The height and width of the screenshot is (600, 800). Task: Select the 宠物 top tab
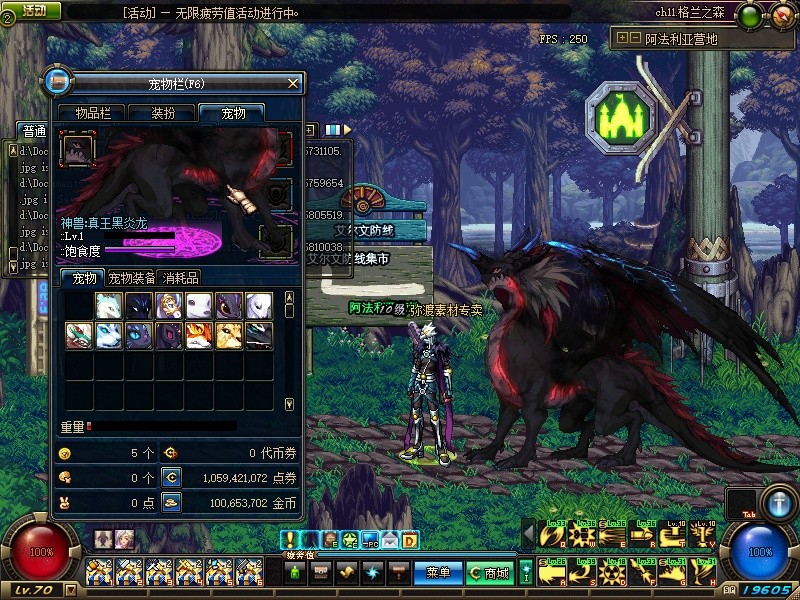(233, 113)
